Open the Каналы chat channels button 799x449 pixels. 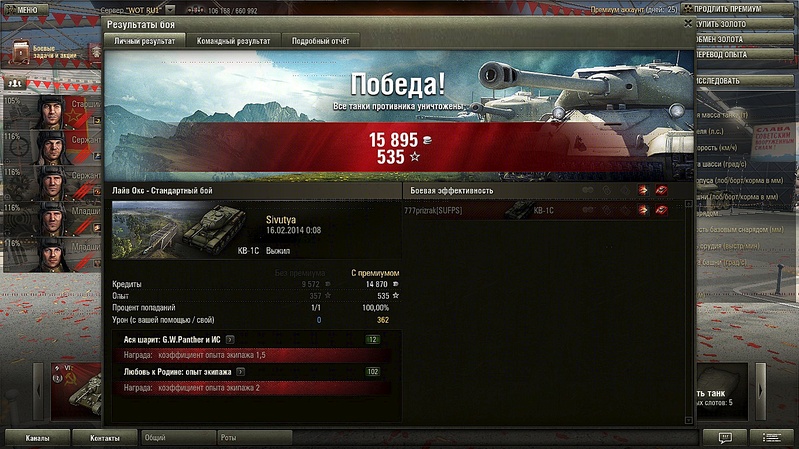[x=38, y=438]
